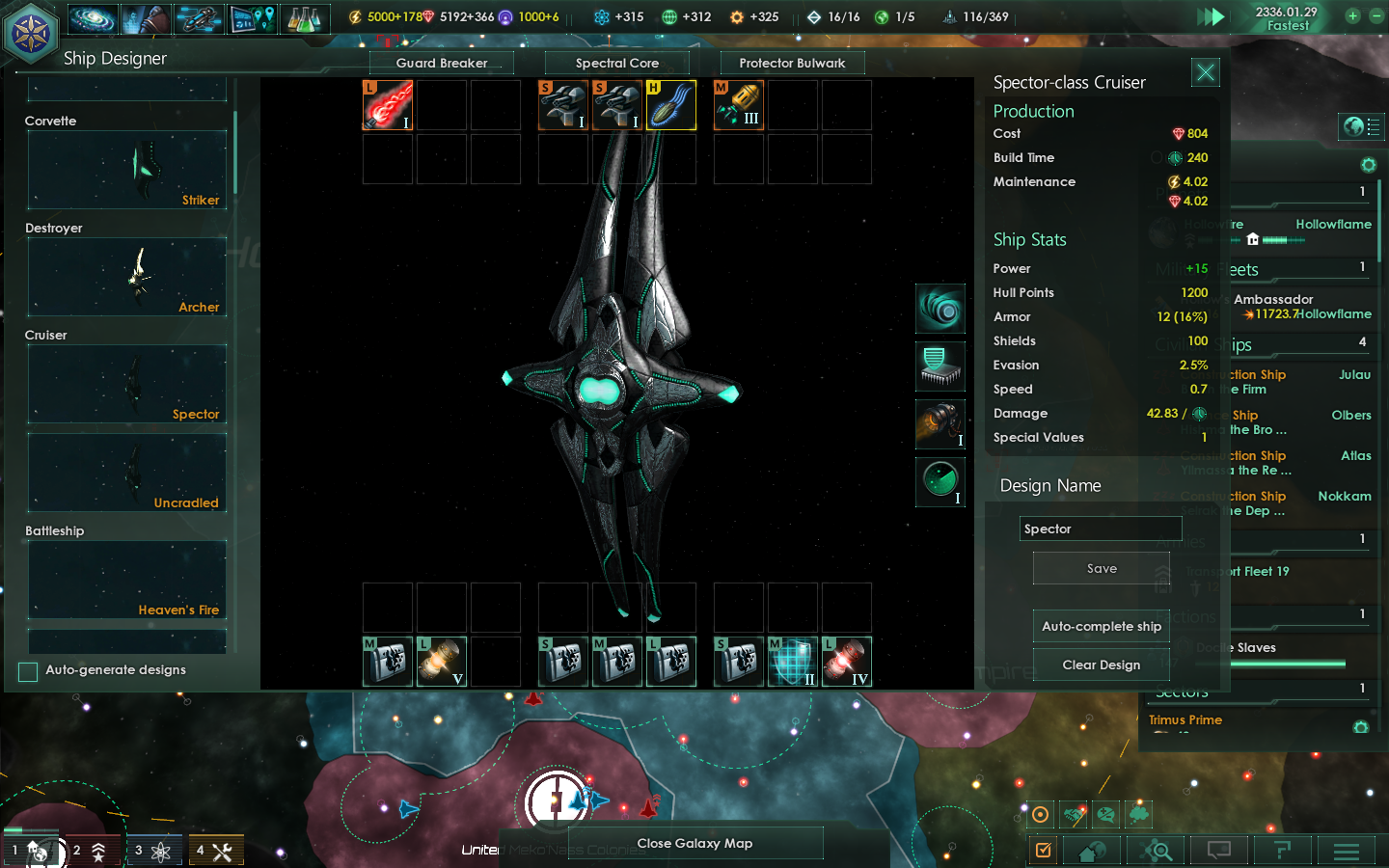1389x868 pixels.
Task: Select the Protector Bulwark stern section
Action: coord(792,64)
